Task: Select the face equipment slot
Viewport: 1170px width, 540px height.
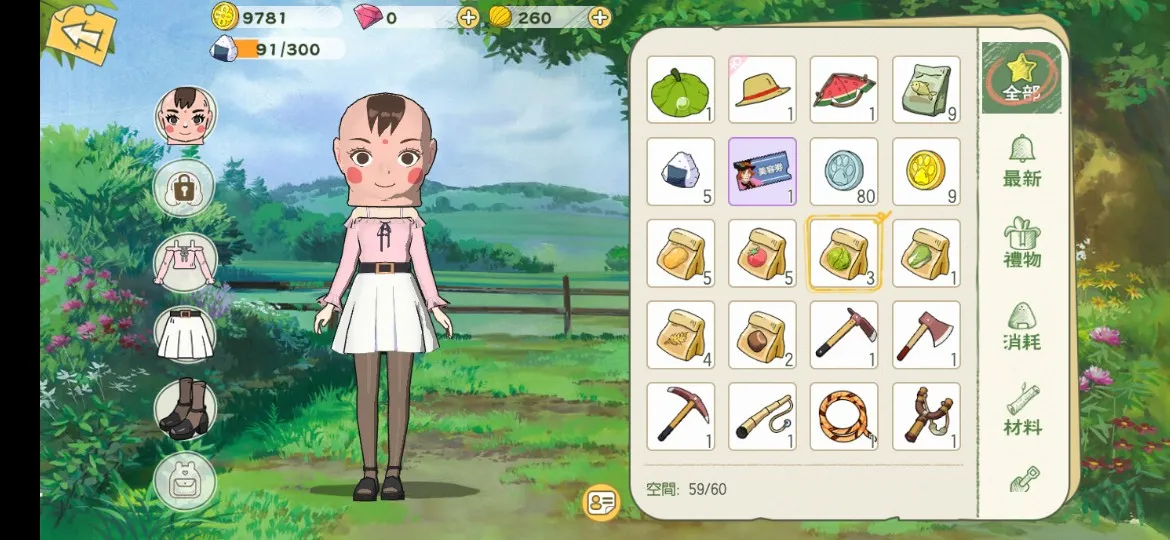Action: pos(184,116)
